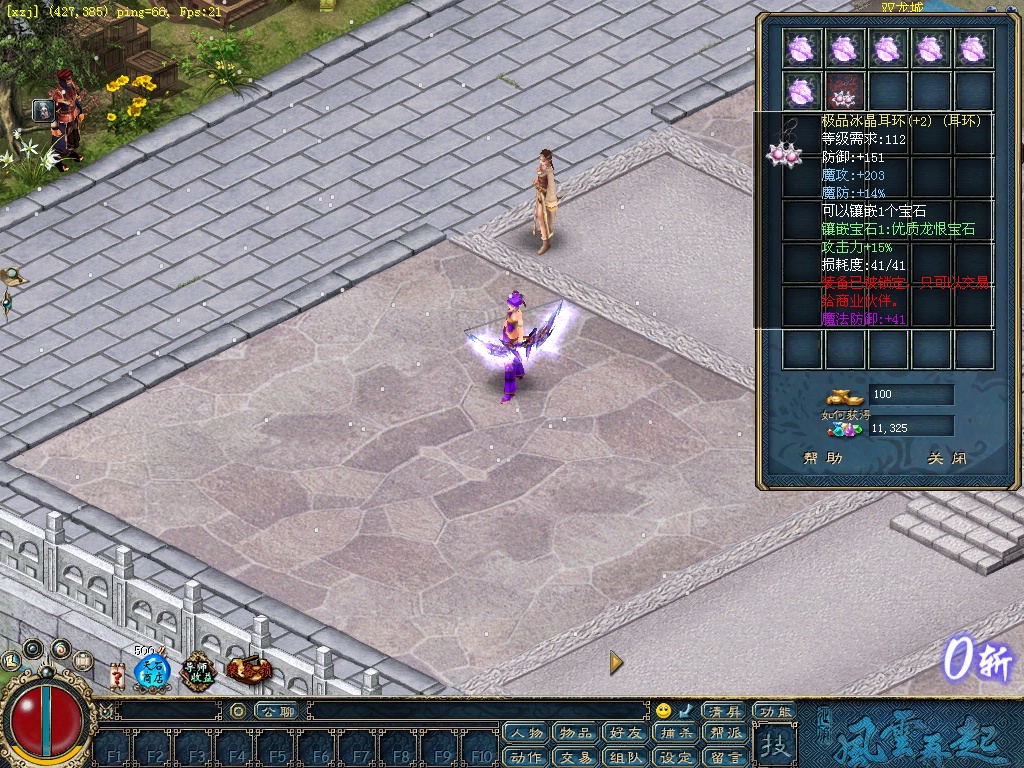Open the 组队 team panel
1024x768 pixels.
point(626,757)
